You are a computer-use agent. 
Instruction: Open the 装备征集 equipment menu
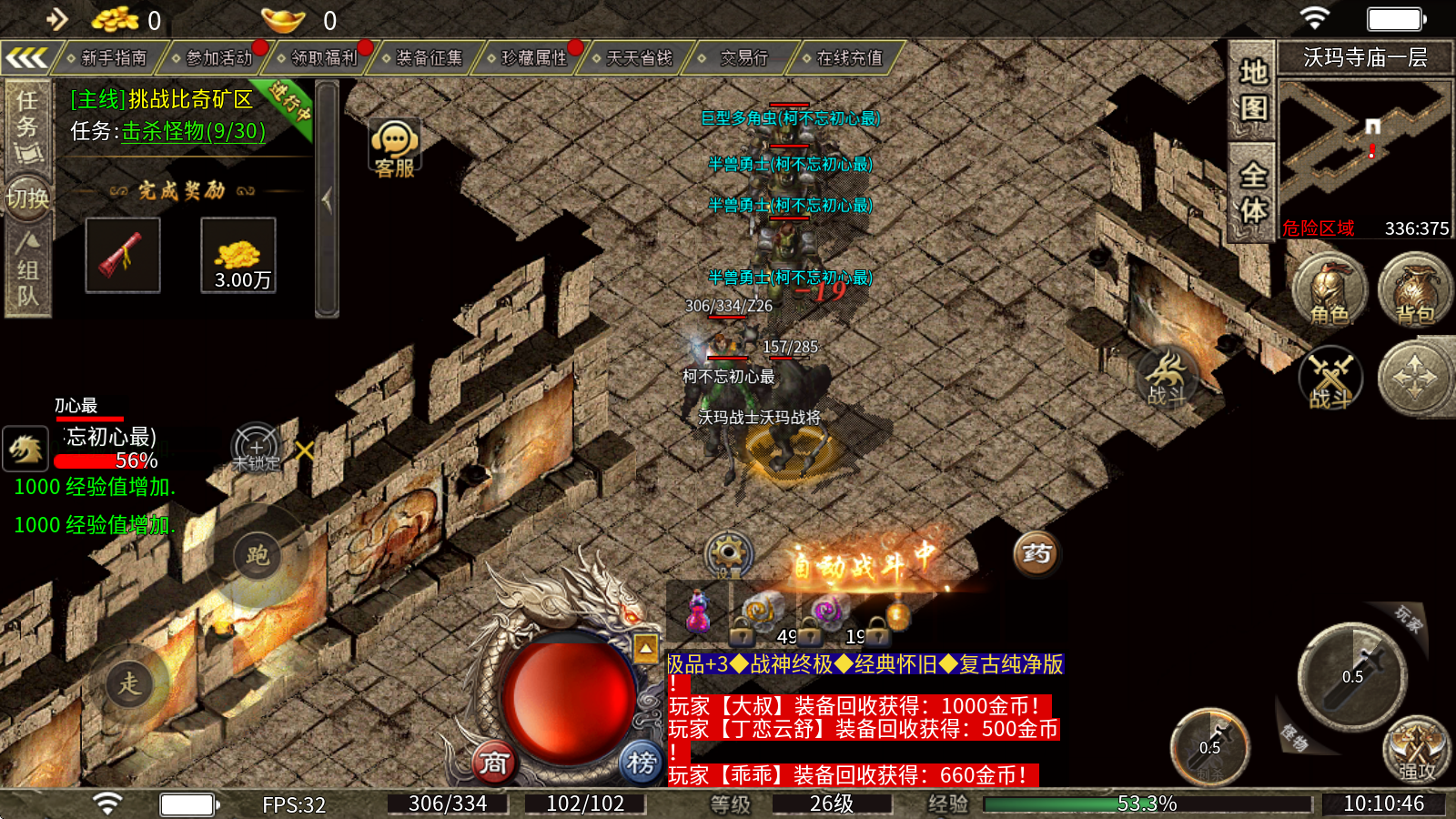[x=429, y=58]
